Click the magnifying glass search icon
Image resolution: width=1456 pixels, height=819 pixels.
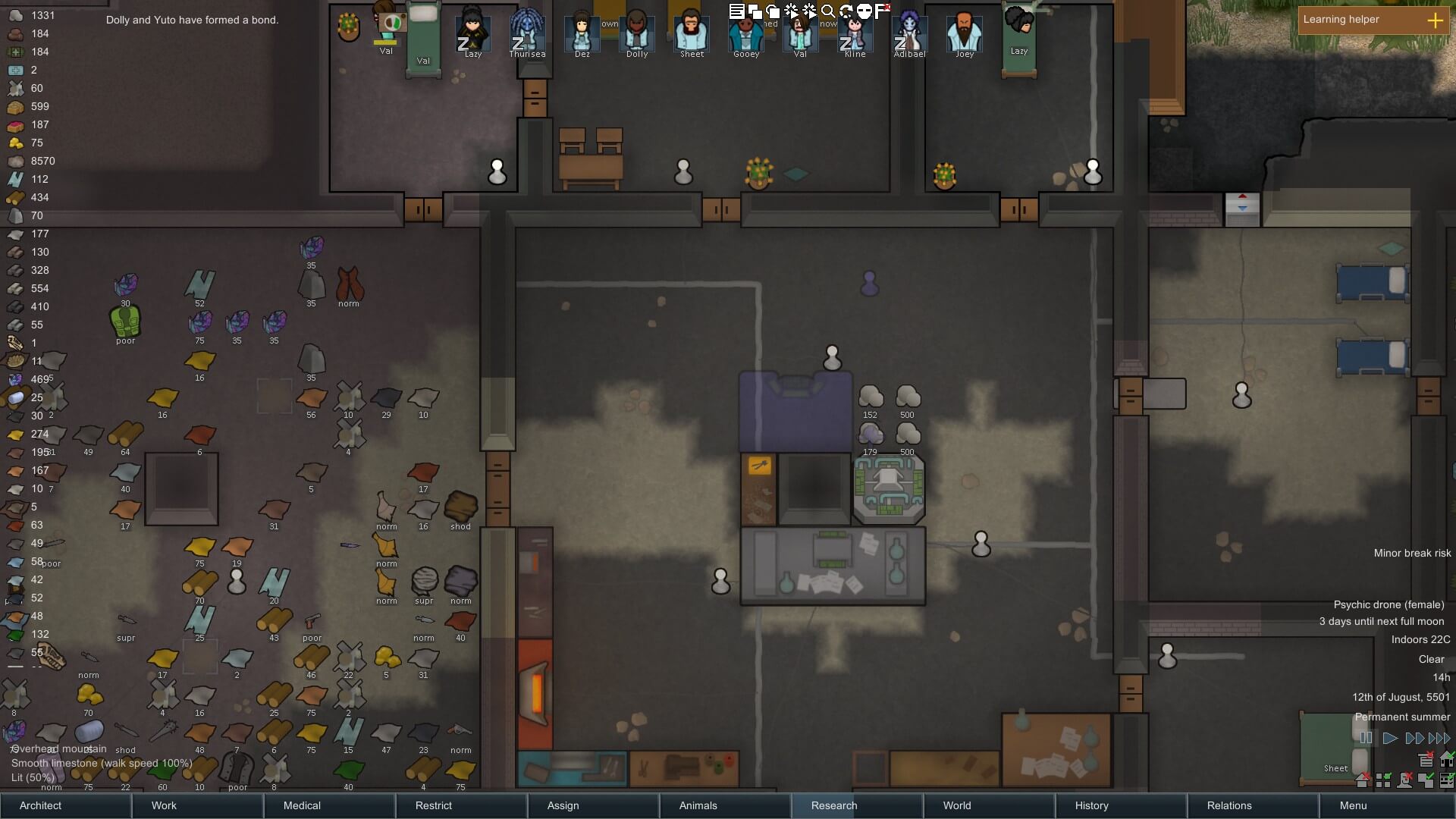point(828,11)
